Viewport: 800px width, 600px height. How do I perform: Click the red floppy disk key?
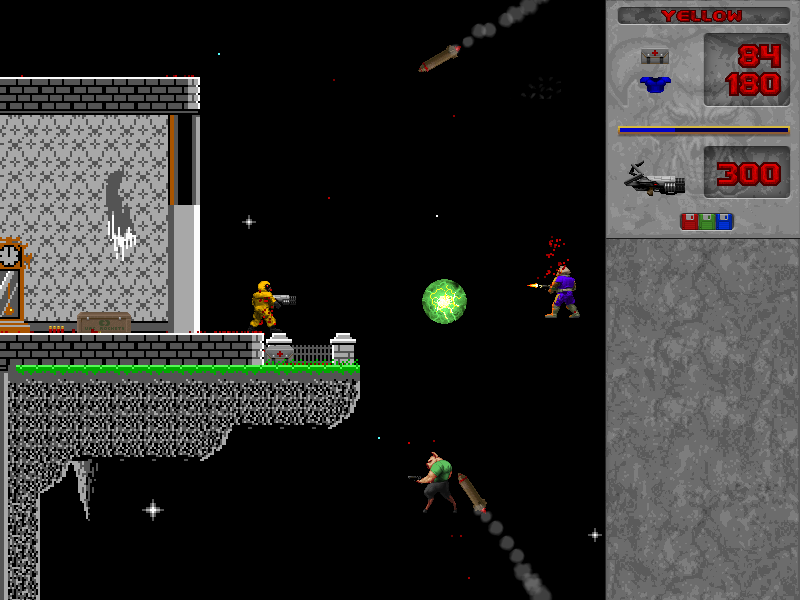point(689,221)
